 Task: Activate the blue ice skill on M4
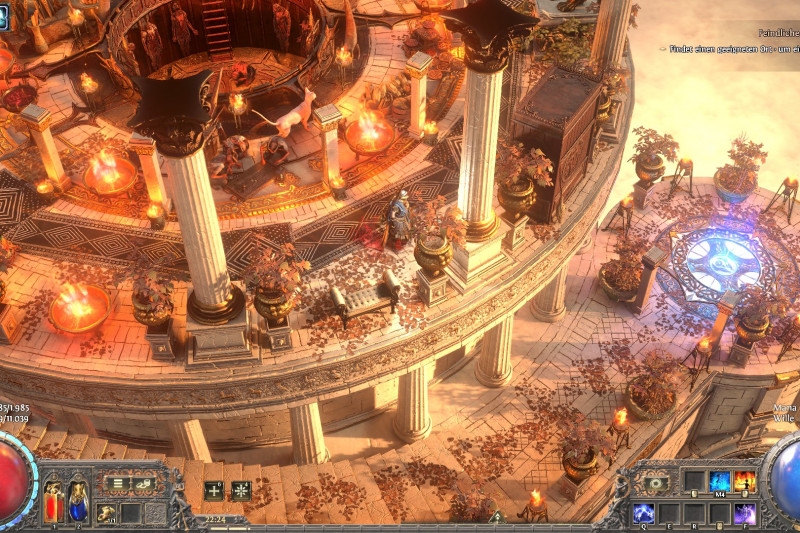720,481
